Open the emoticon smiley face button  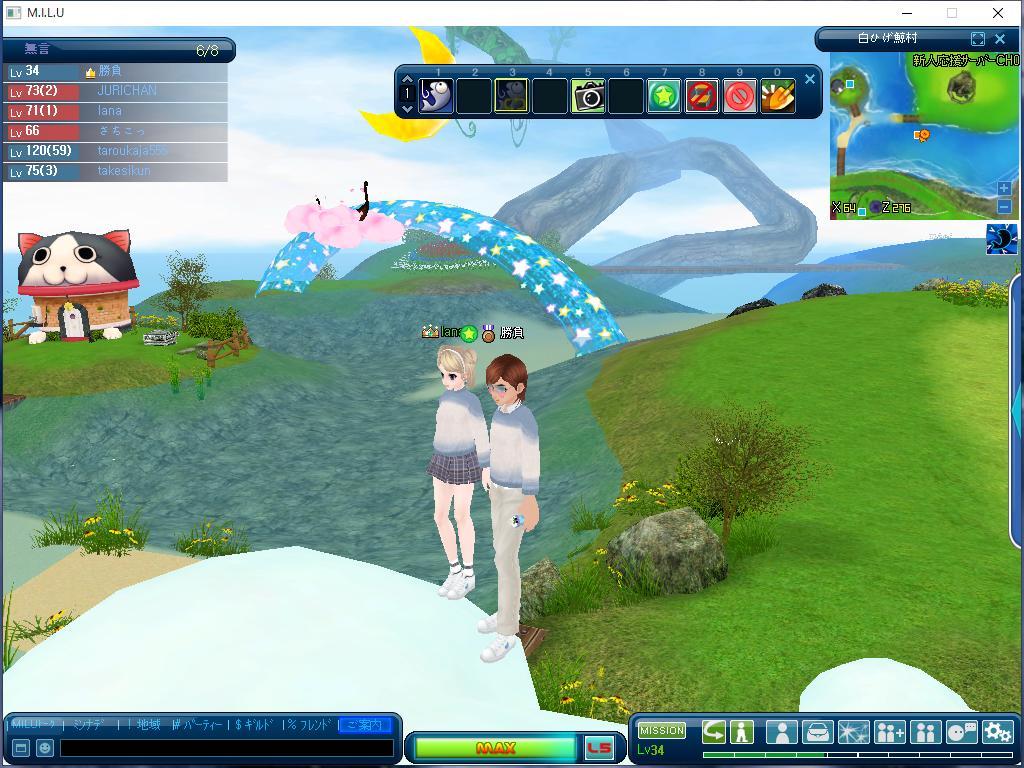tap(45, 748)
